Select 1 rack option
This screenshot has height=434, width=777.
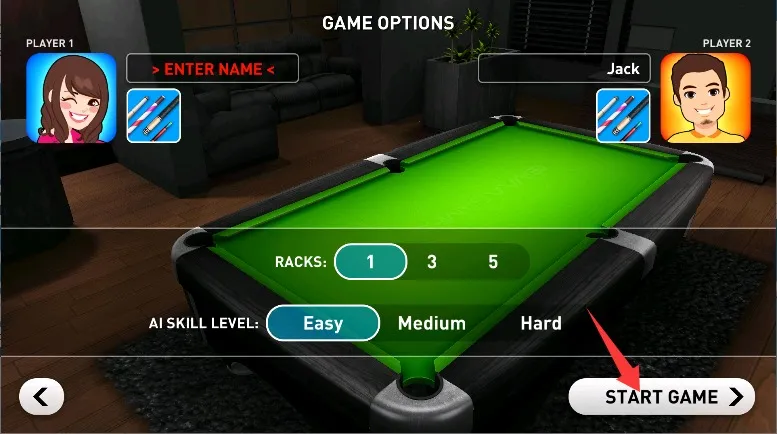coord(370,262)
